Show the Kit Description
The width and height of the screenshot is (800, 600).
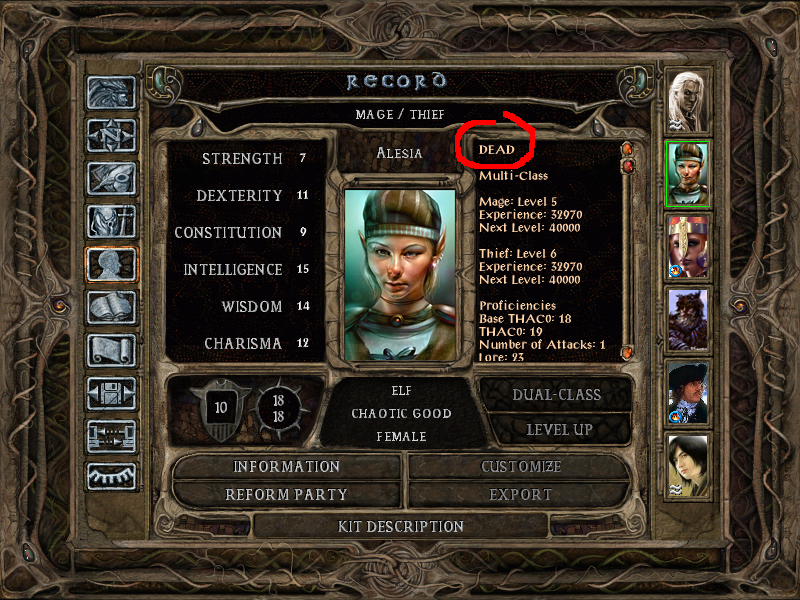(x=400, y=526)
